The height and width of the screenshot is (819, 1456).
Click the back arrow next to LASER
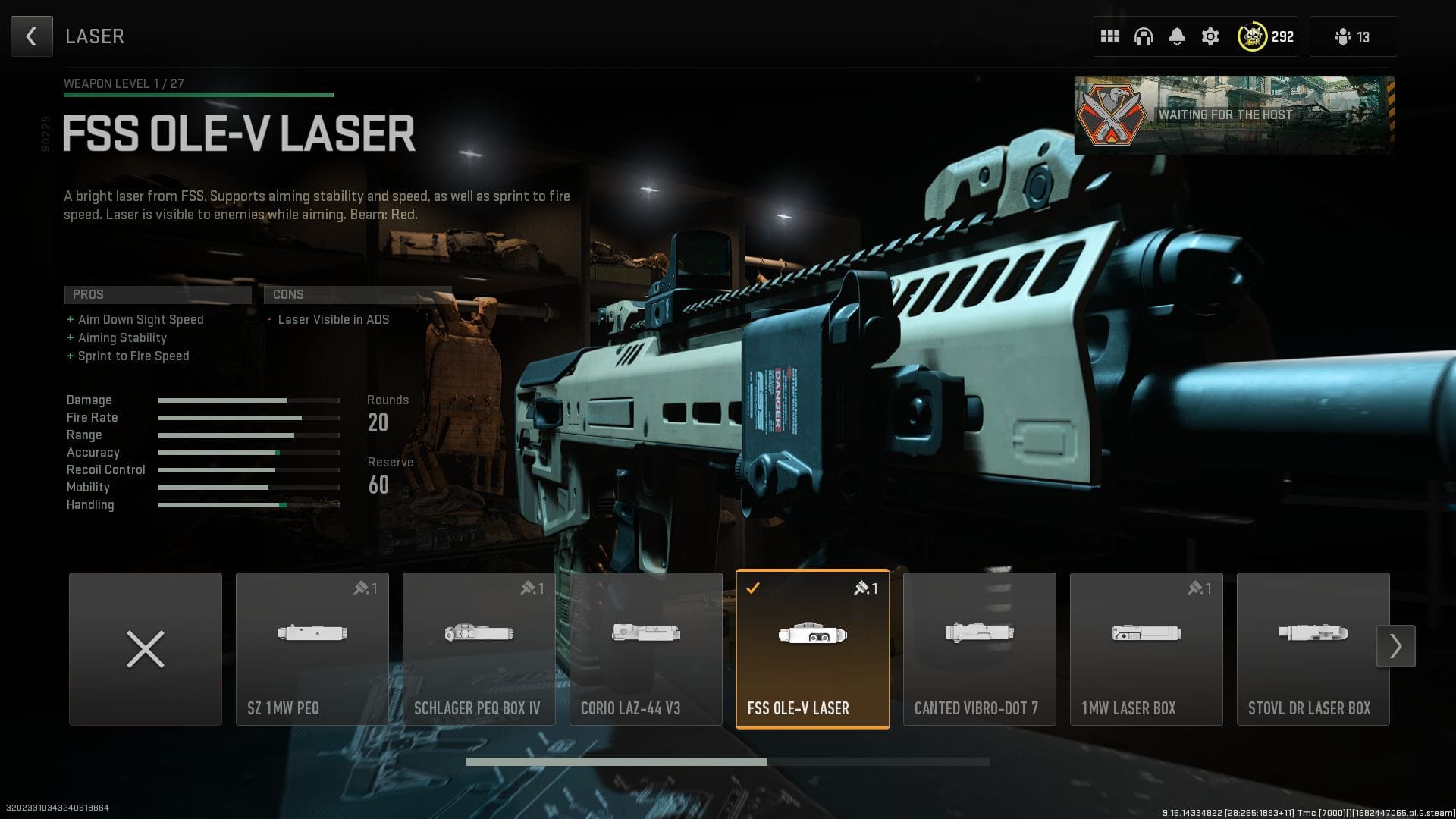pyautogui.click(x=31, y=36)
